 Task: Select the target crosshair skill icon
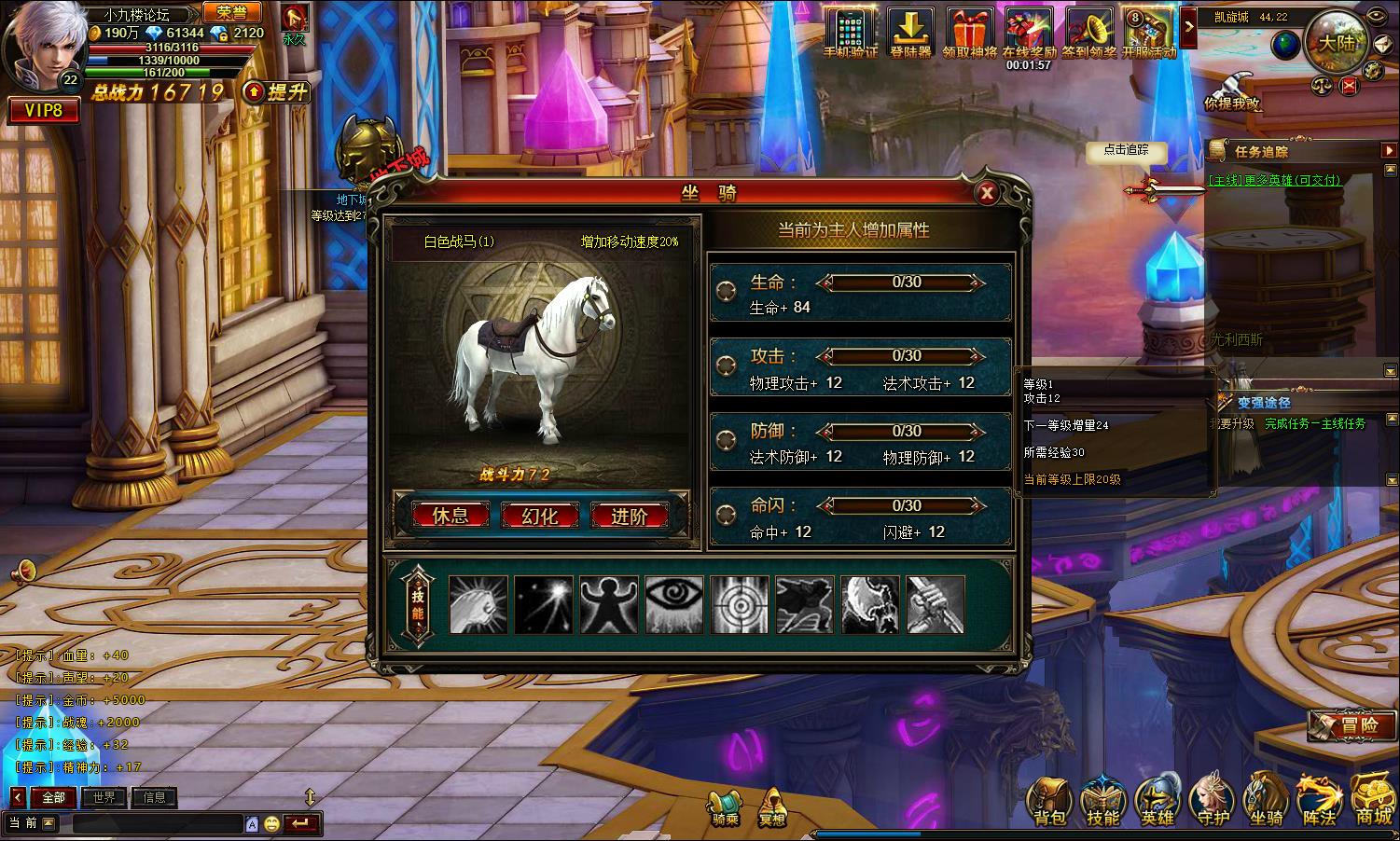click(740, 605)
